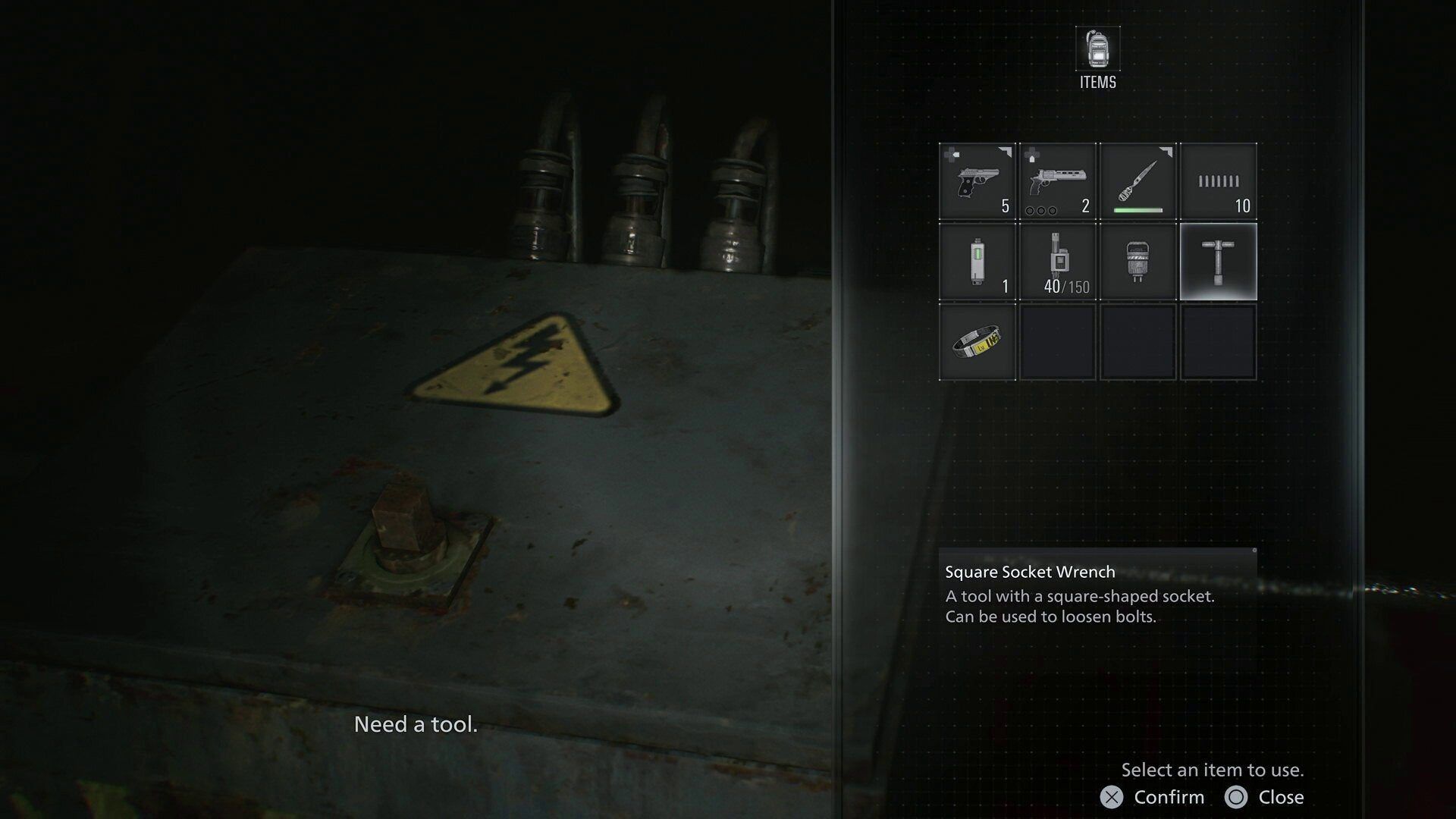Select the handgun inventory slot

click(x=977, y=182)
